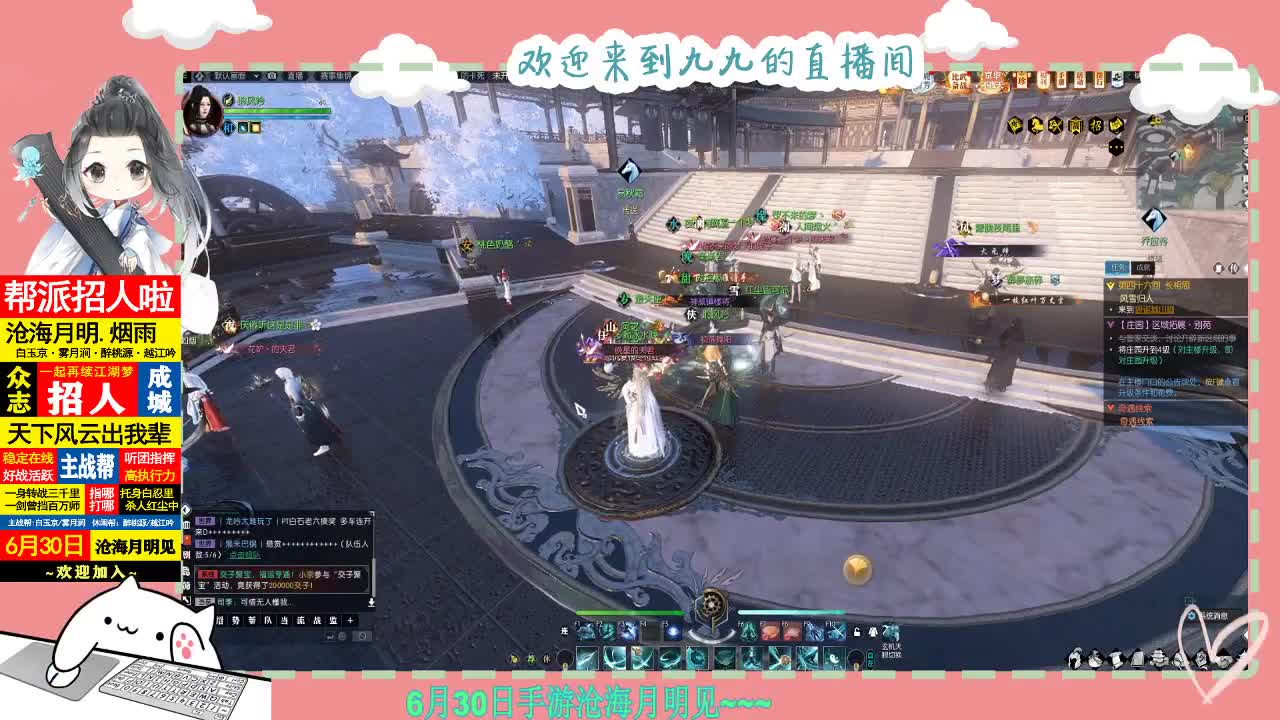
Task: Open the outfit icon next to the skill bar
Action: tap(873, 633)
